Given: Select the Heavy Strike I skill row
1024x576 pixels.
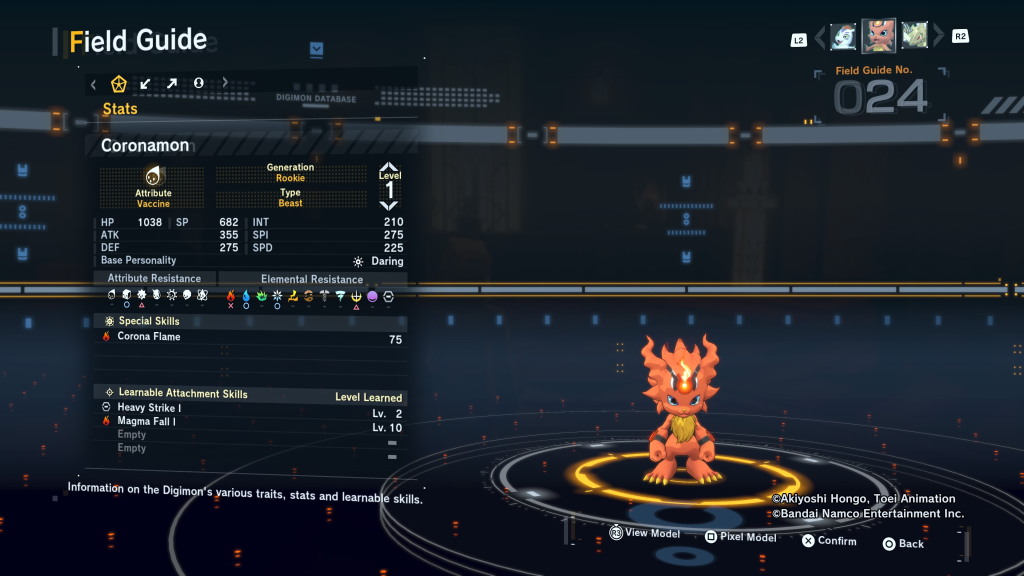Looking at the screenshot, I should pyautogui.click(x=149, y=408).
